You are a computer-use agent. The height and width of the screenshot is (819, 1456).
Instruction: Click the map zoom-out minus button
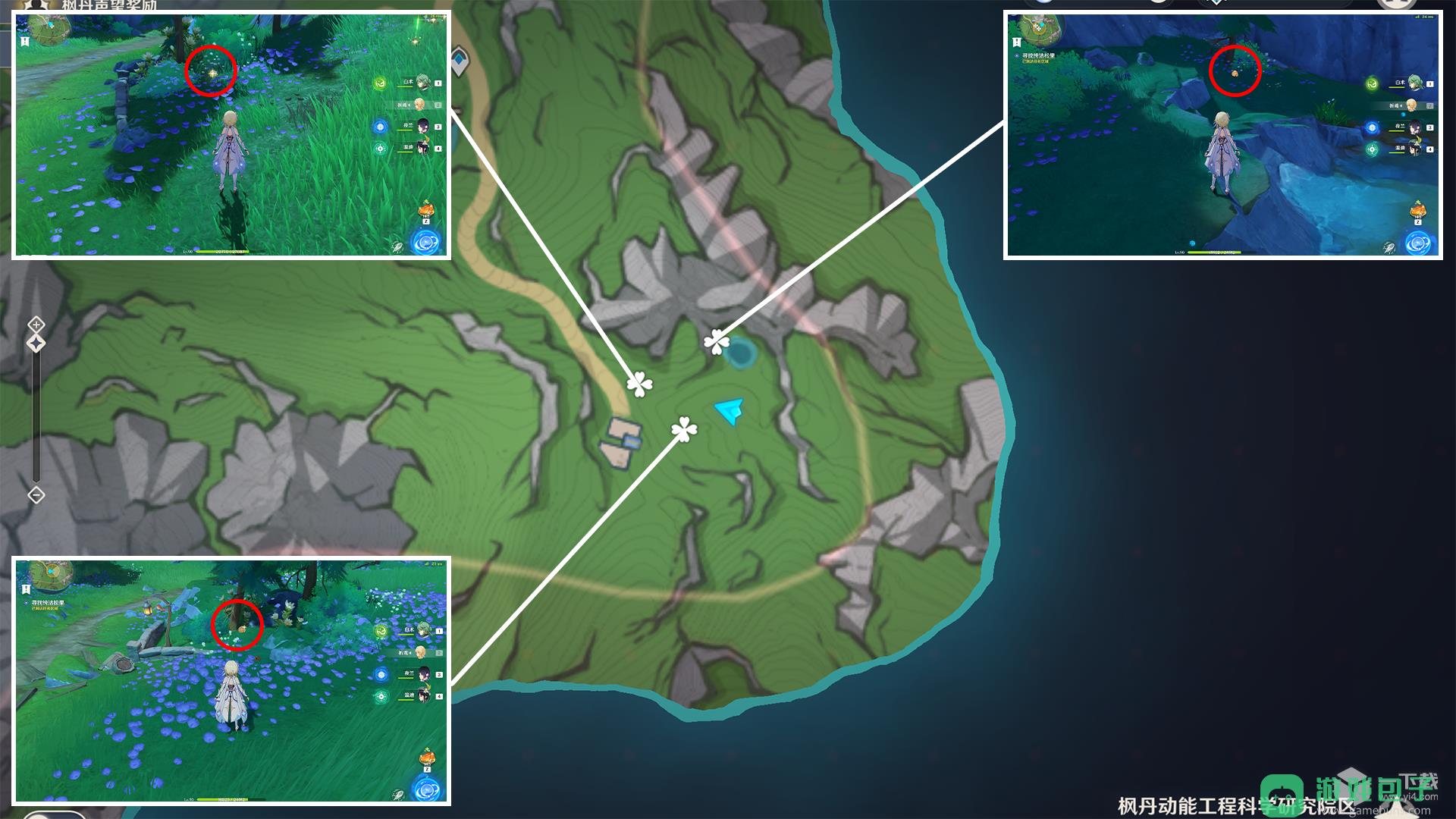click(x=36, y=495)
